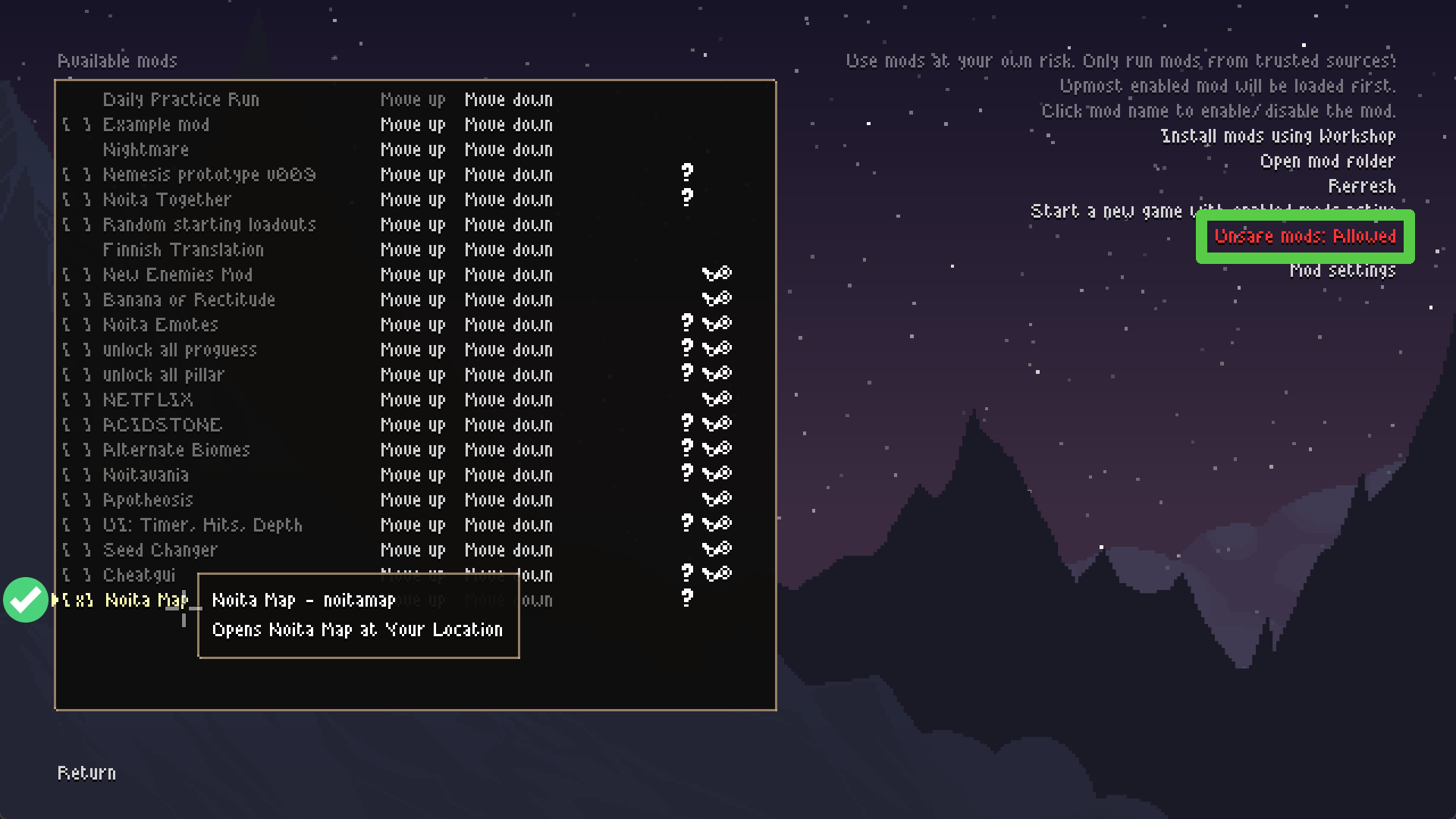
Task: Toggle the Noita Together mod
Action: click(167, 200)
